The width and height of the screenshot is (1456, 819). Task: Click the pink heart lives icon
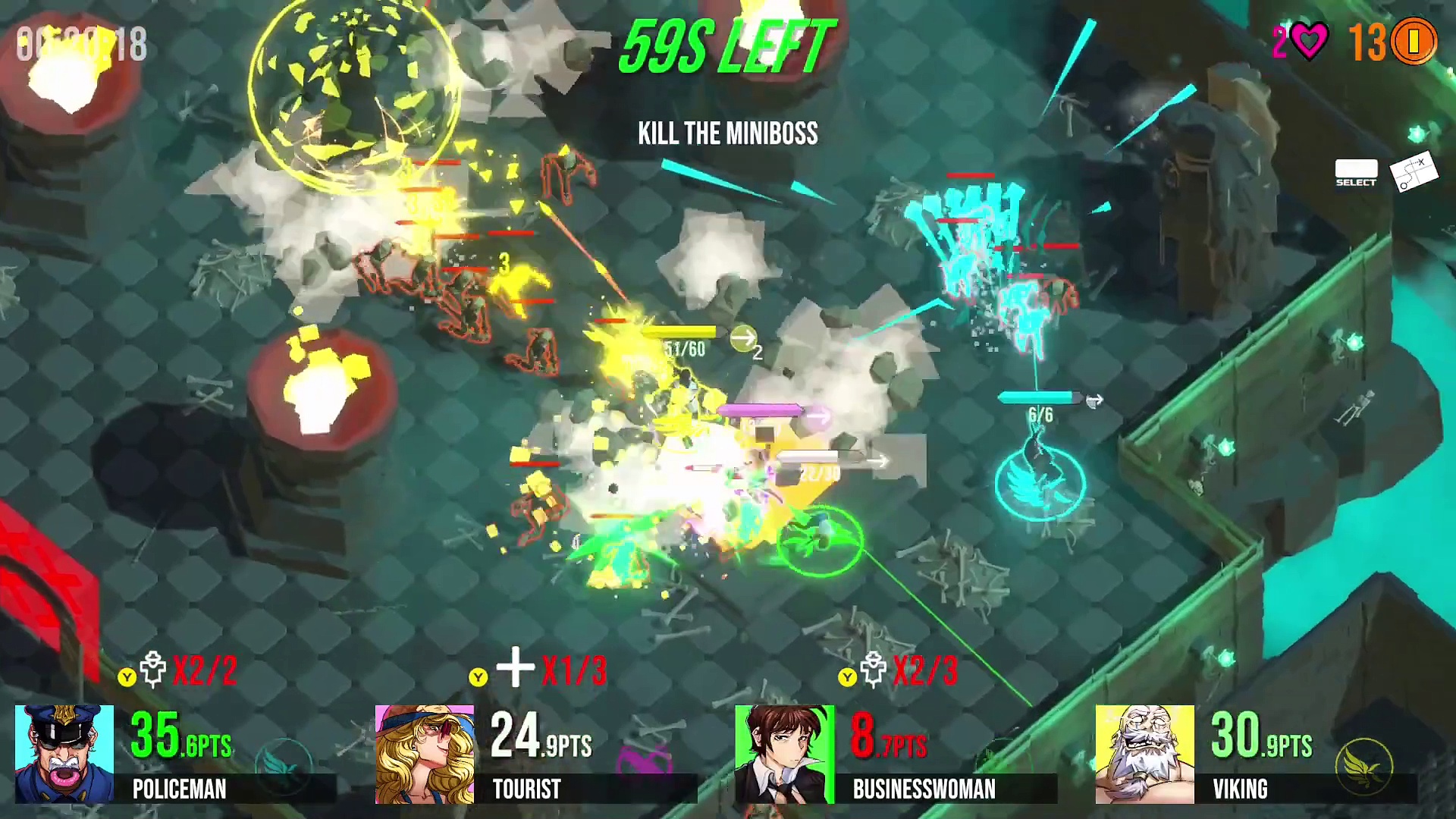1310,41
